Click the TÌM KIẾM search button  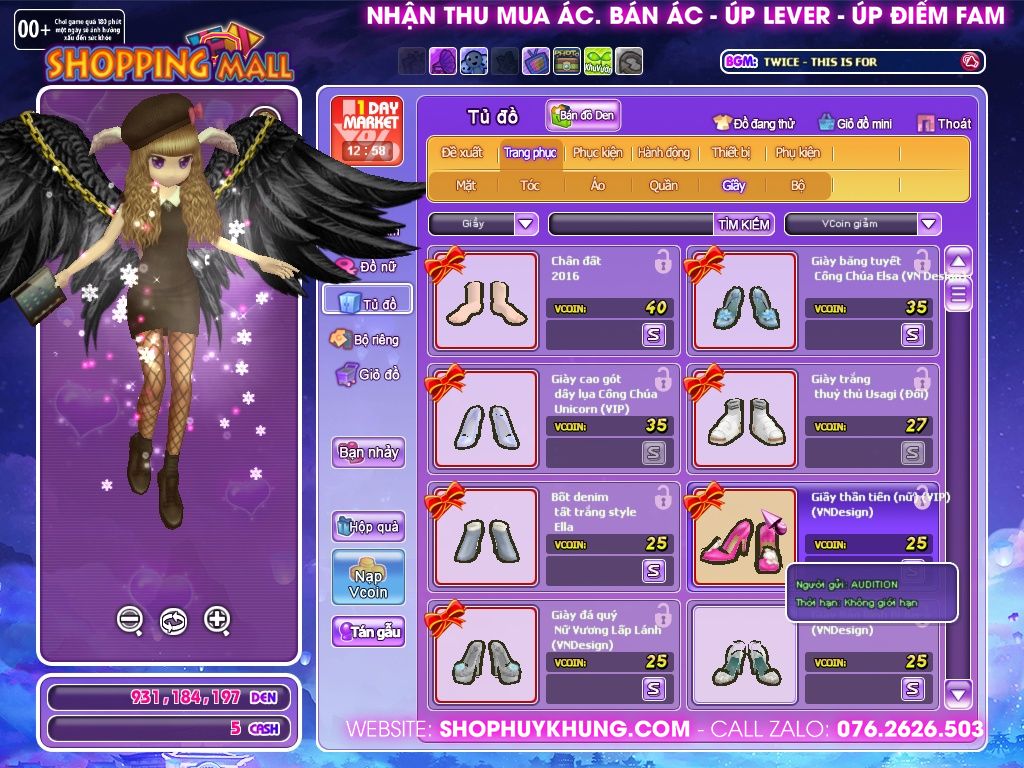point(743,224)
